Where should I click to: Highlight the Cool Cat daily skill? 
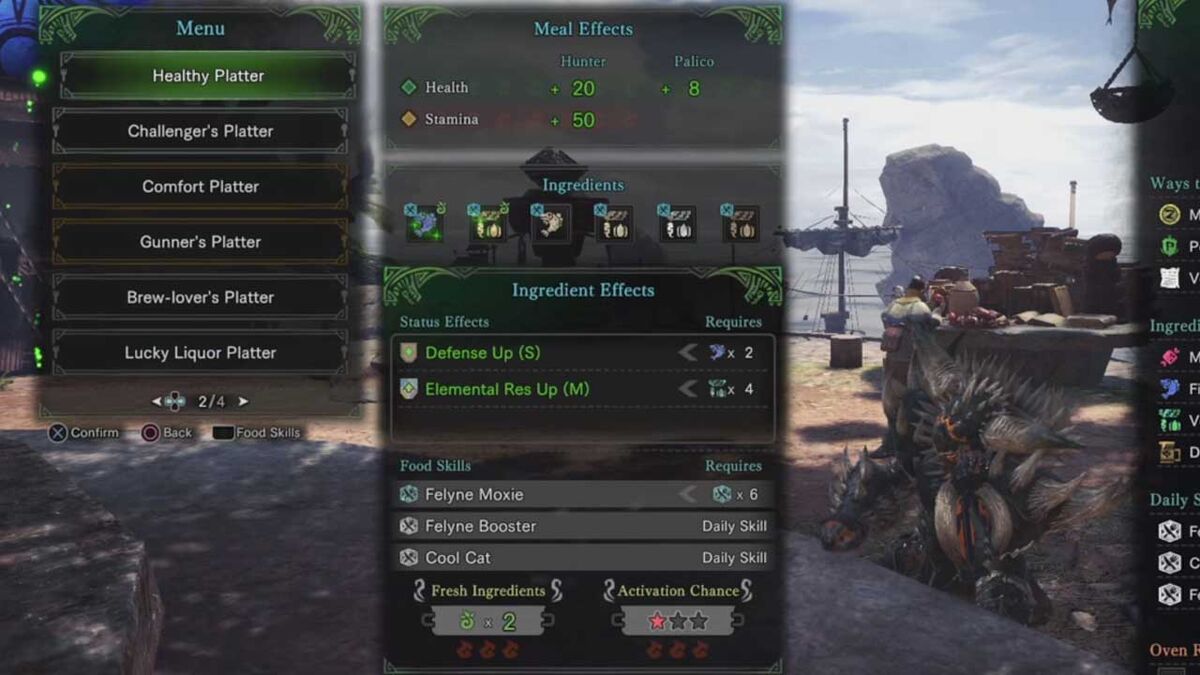[582, 558]
